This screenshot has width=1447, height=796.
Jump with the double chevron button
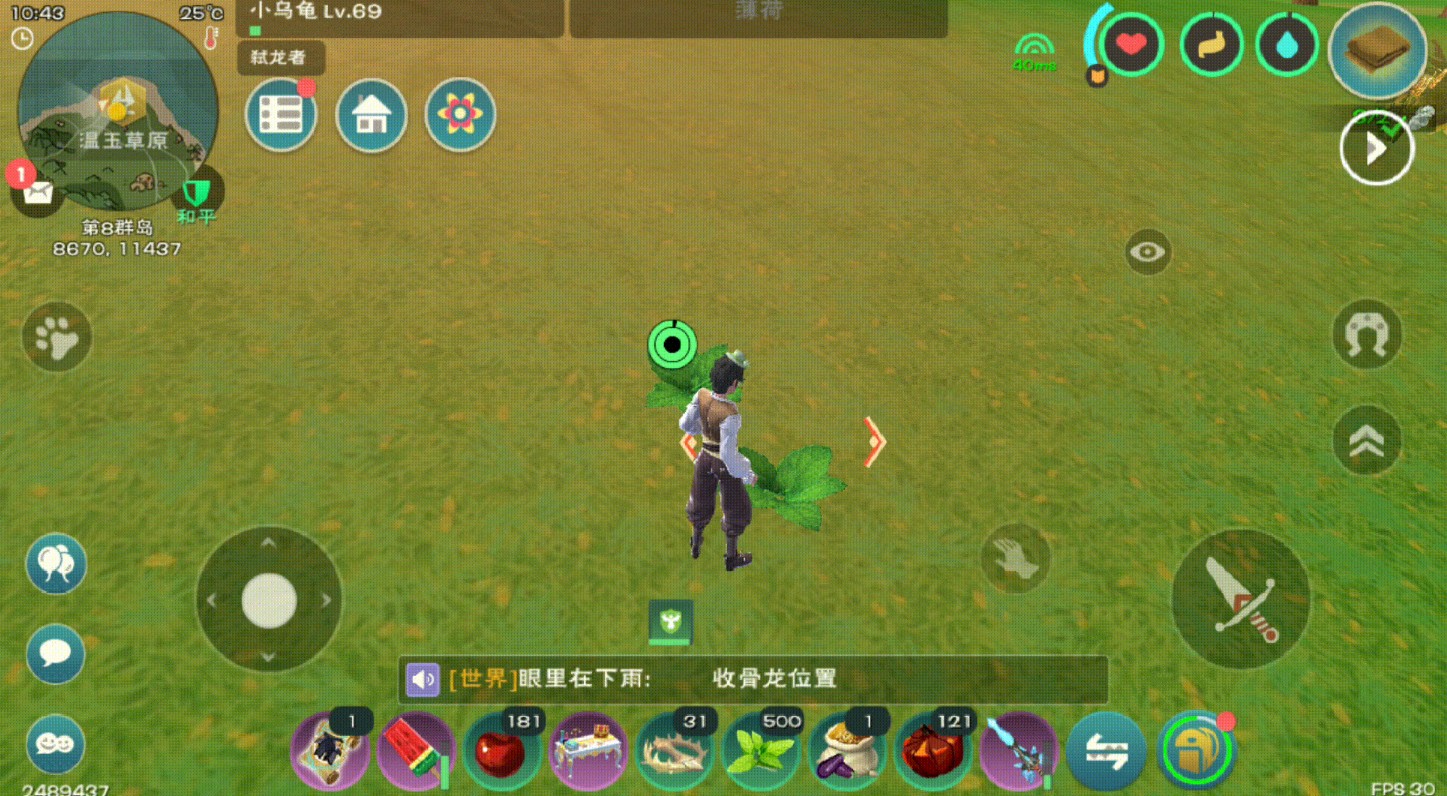point(1367,440)
